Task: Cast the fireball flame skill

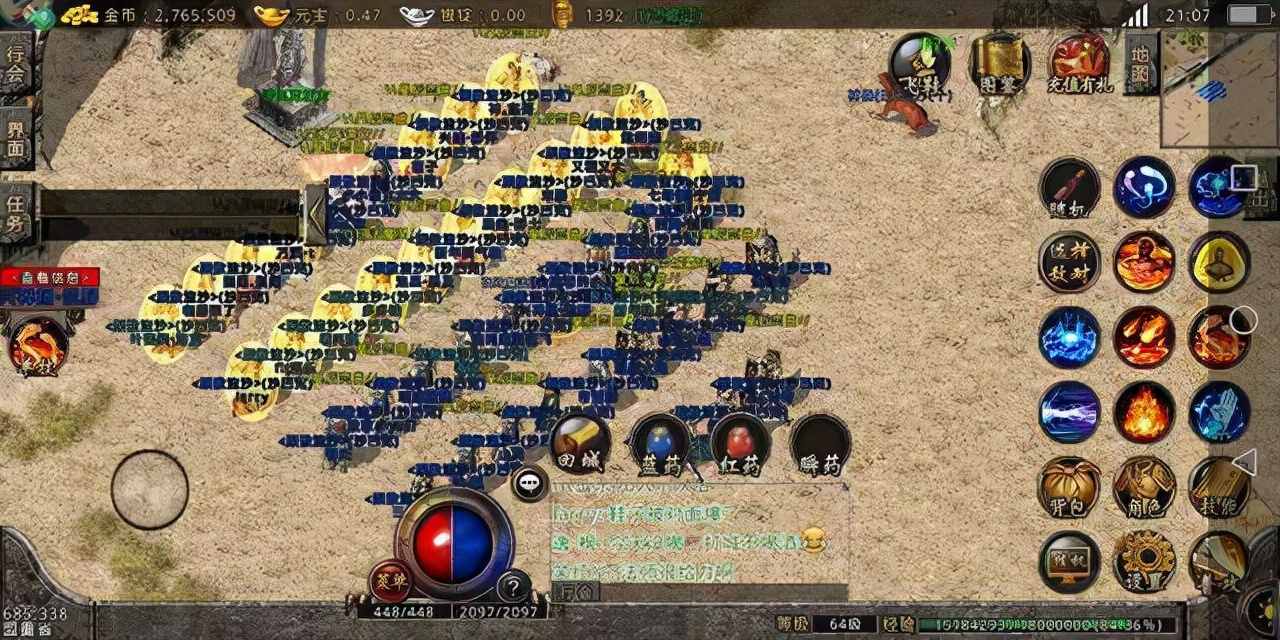Action: [1144, 412]
